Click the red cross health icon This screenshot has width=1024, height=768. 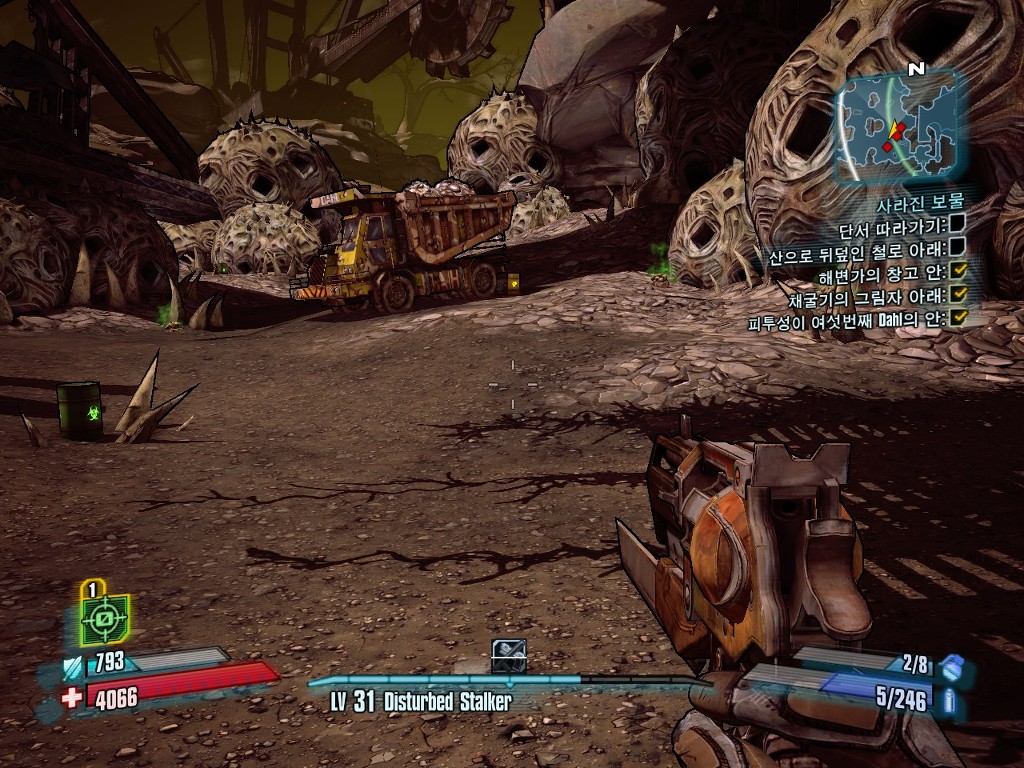tap(71, 697)
